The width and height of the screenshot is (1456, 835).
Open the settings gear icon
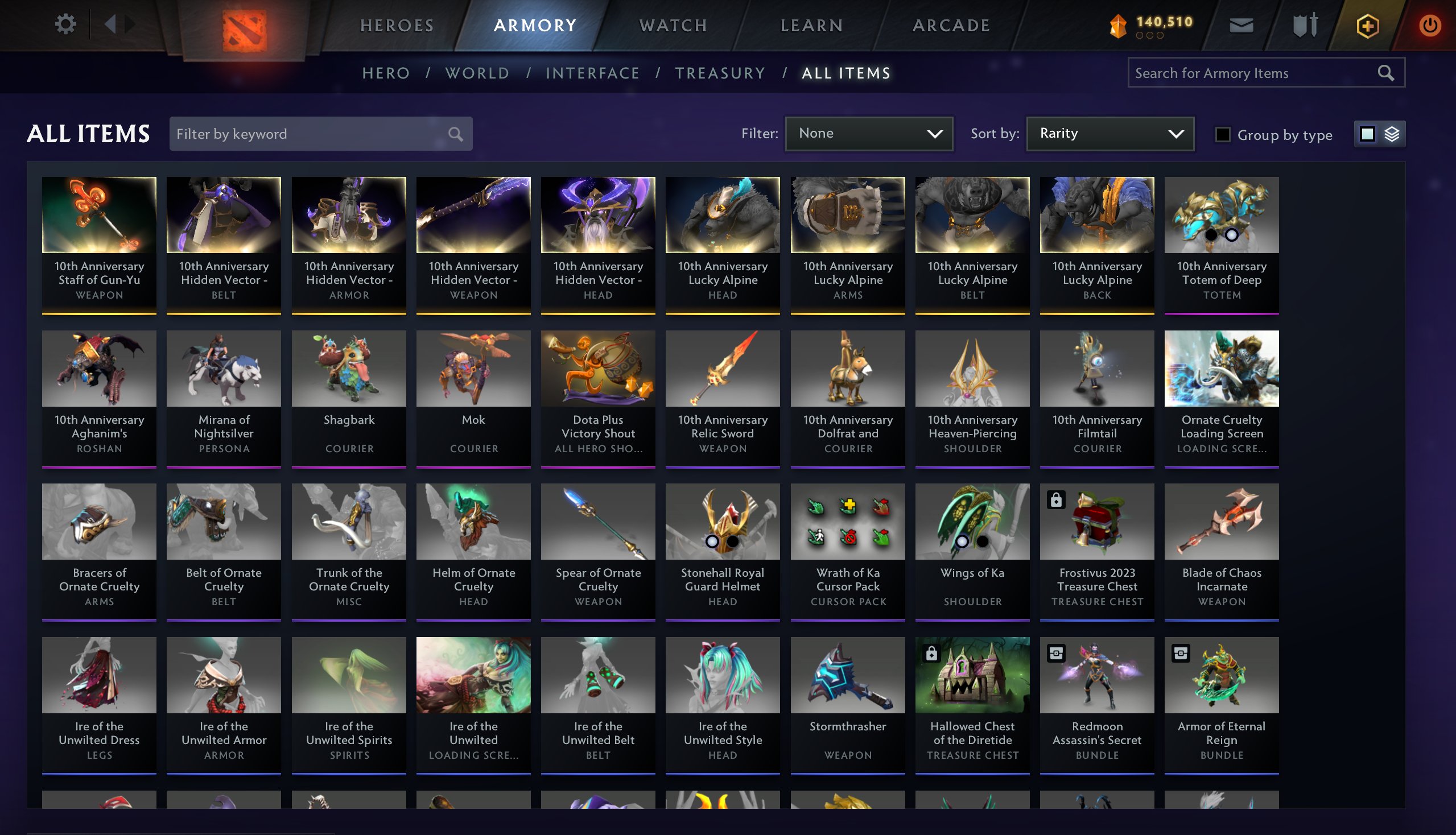[67, 24]
